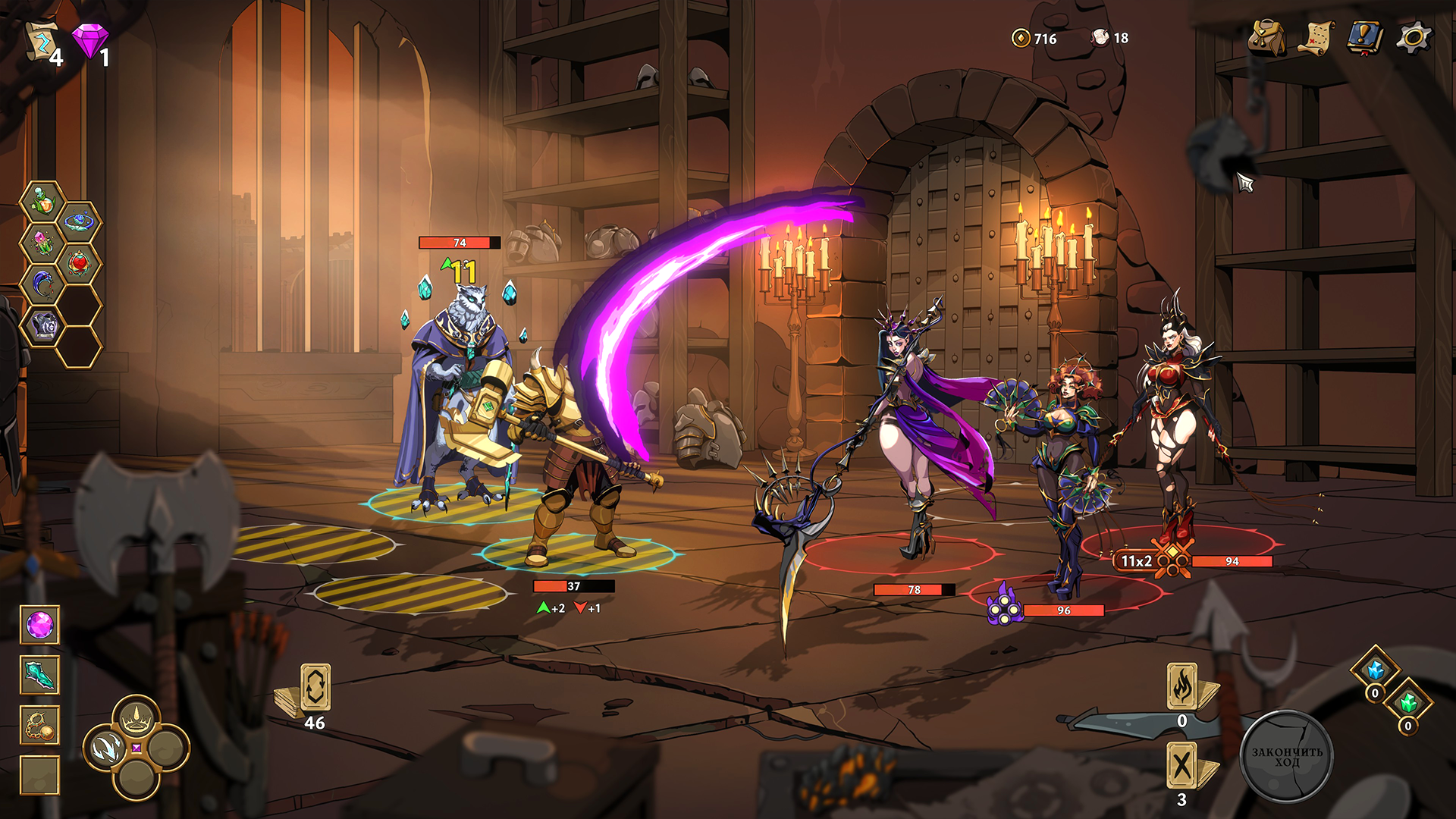The width and height of the screenshot is (1456, 819).
Task: Select the blue orb ring relic
Action: click(79, 222)
